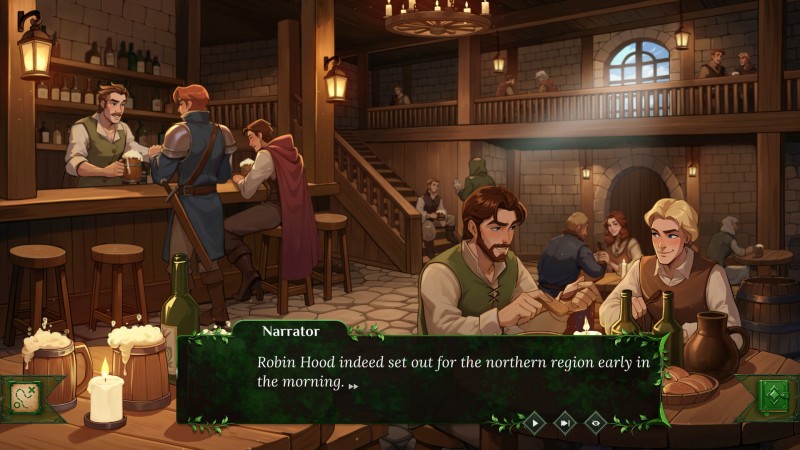Open the green journal book

(x=775, y=396)
